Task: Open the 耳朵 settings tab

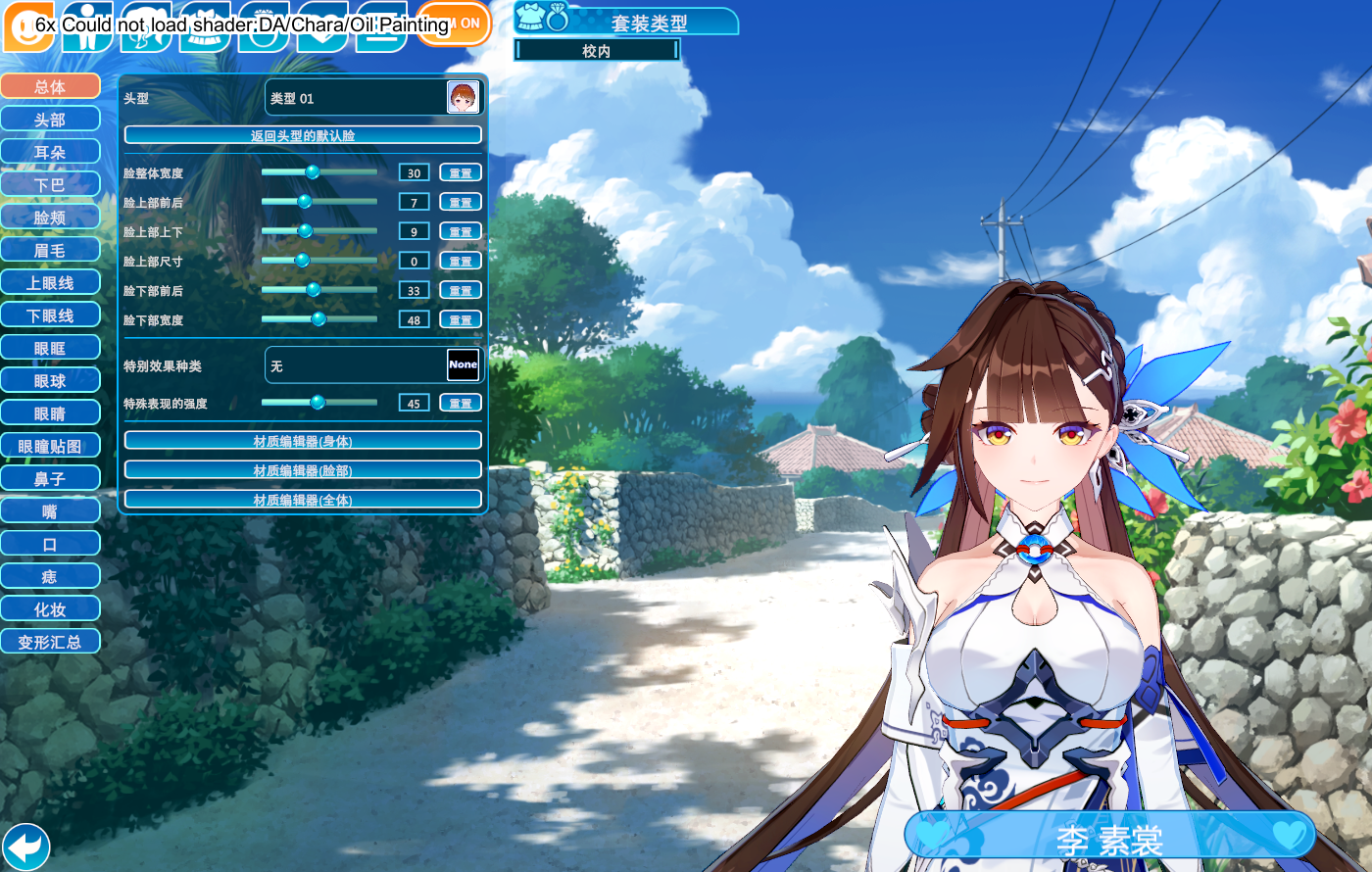Action: click(50, 152)
